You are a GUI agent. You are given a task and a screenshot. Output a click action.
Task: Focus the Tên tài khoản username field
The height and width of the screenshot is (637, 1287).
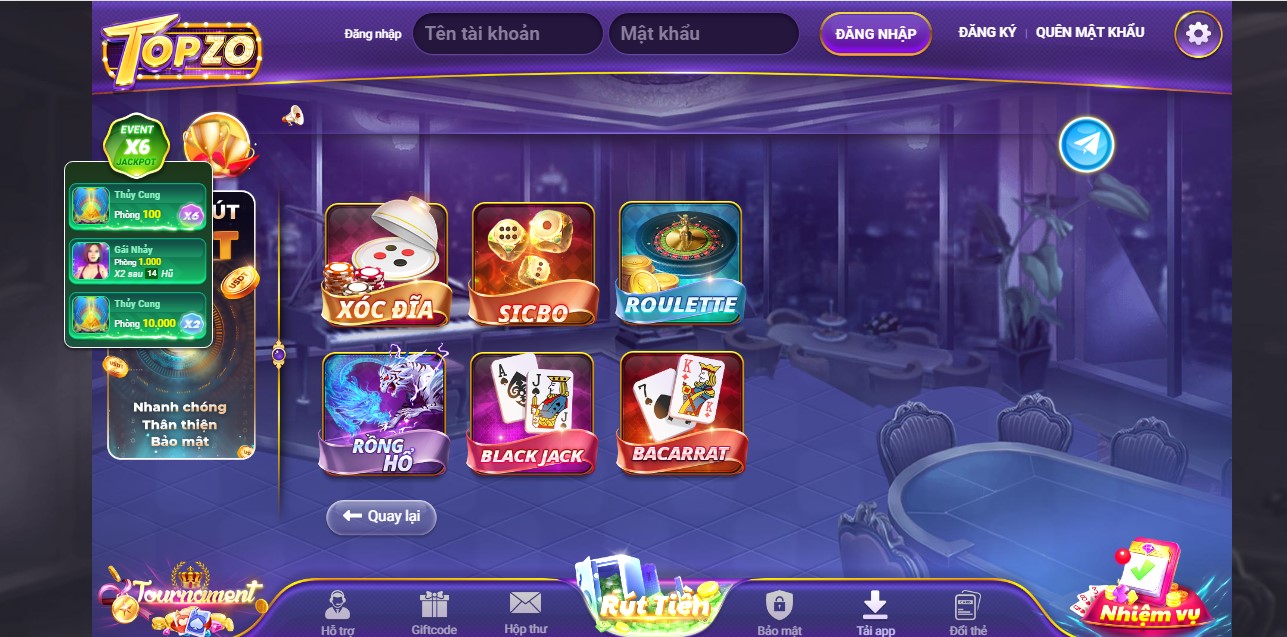[507, 34]
